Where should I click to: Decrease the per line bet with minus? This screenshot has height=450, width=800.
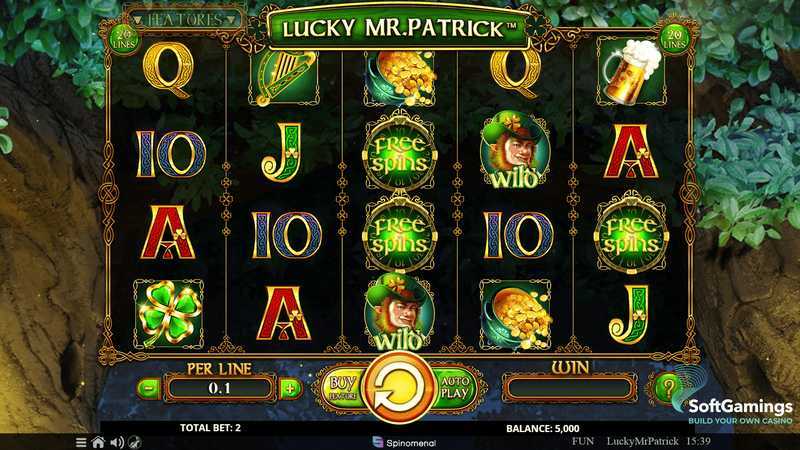click(x=147, y=388)
